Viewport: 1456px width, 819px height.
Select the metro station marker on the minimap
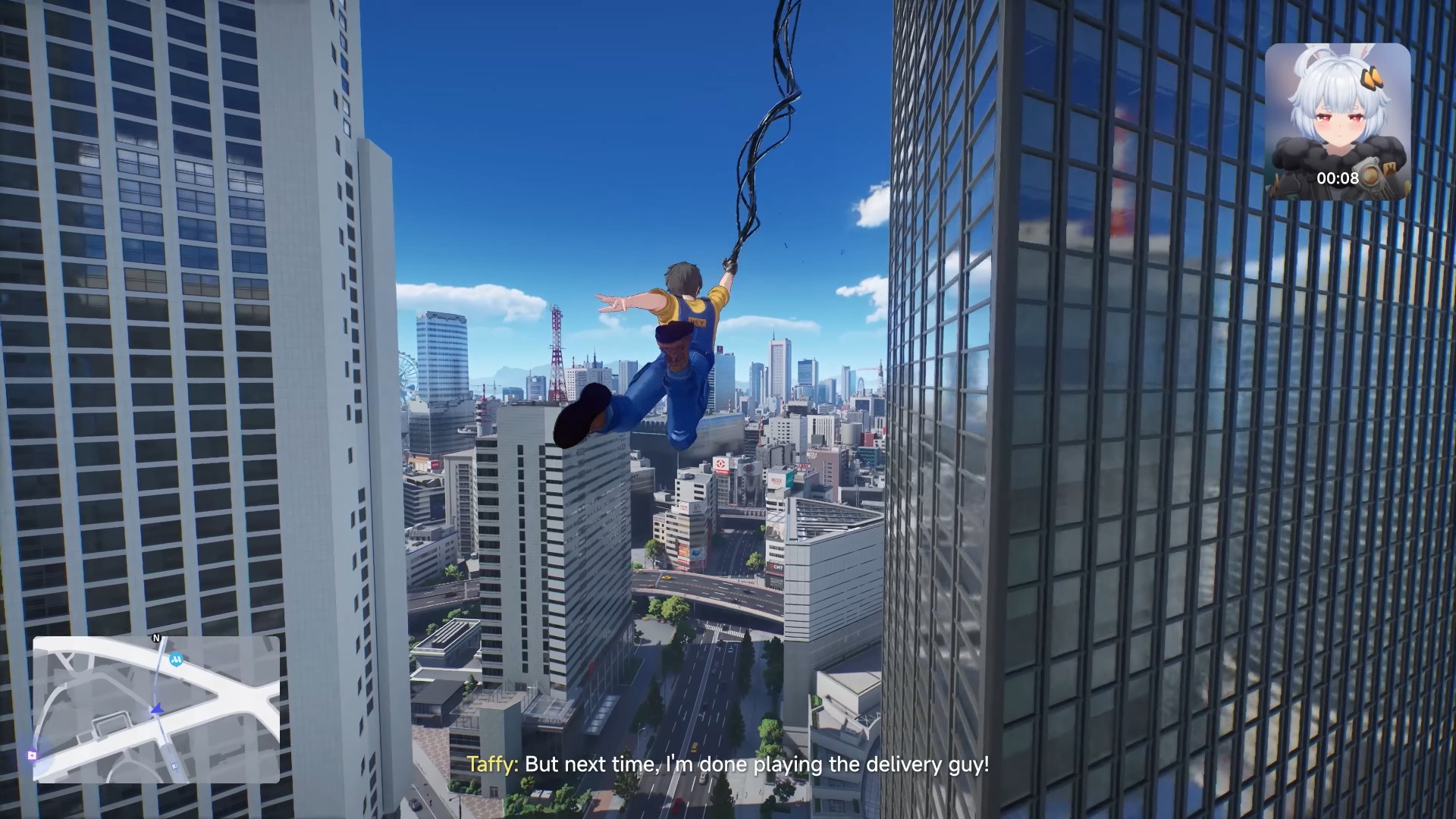pos(177,661)
